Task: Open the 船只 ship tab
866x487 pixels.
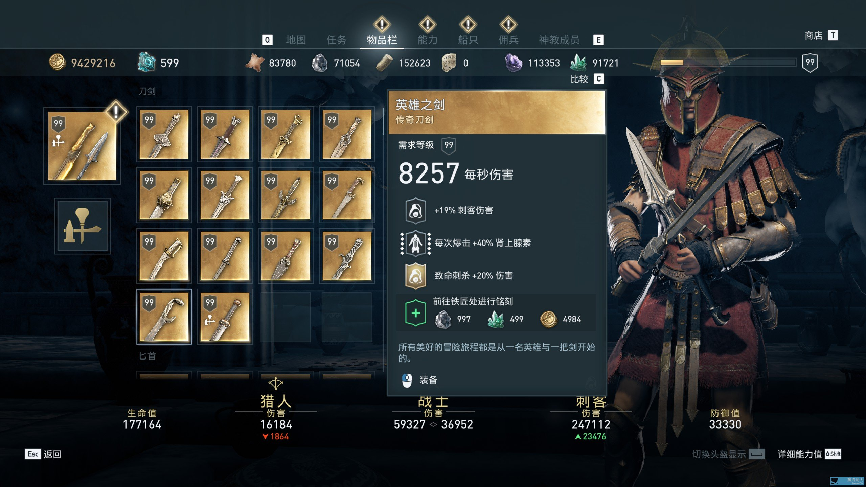Action: (468, 40)
